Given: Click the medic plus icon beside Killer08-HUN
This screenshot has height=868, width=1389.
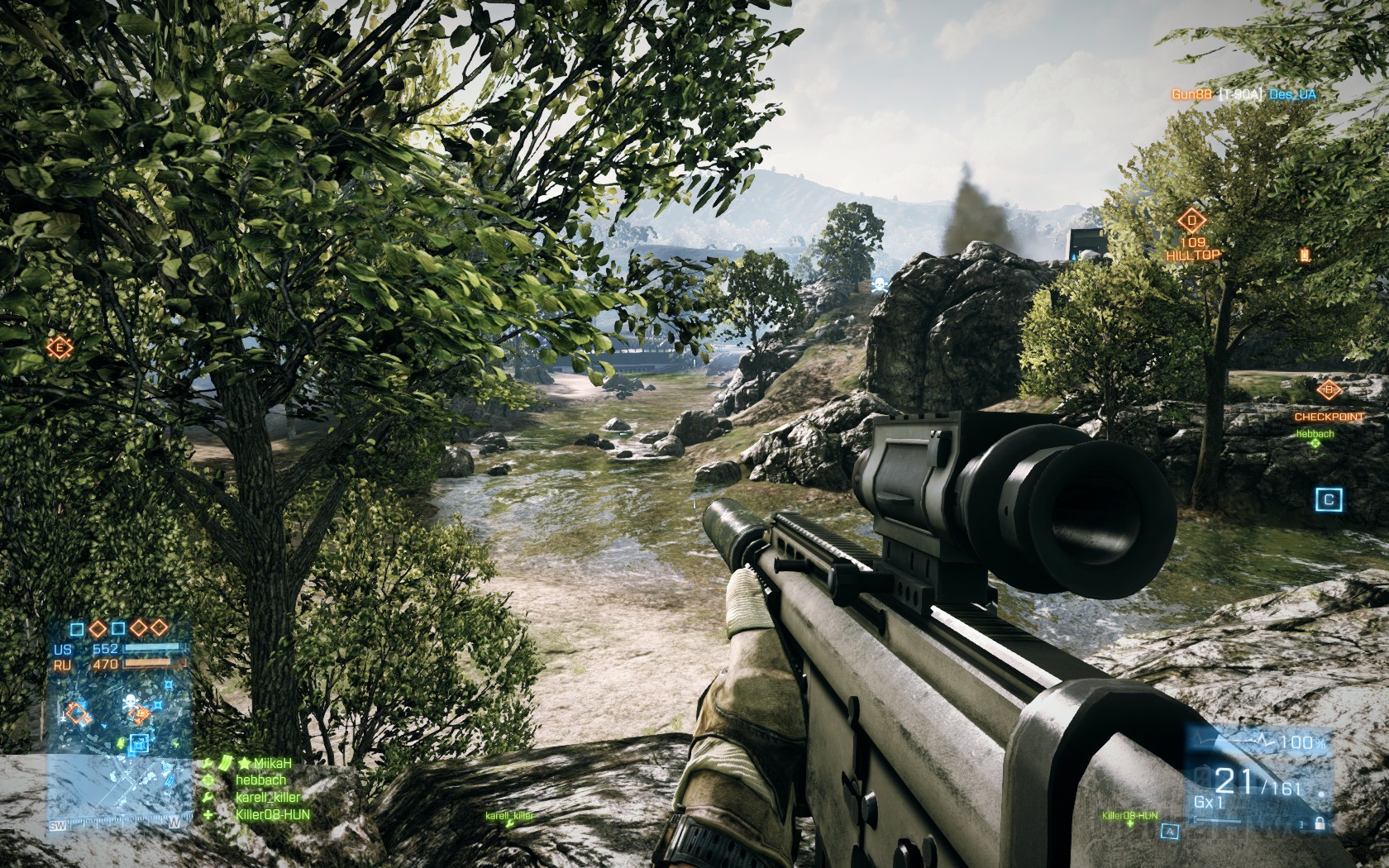Looking at the screenshot, I should (x=208, y=814).
